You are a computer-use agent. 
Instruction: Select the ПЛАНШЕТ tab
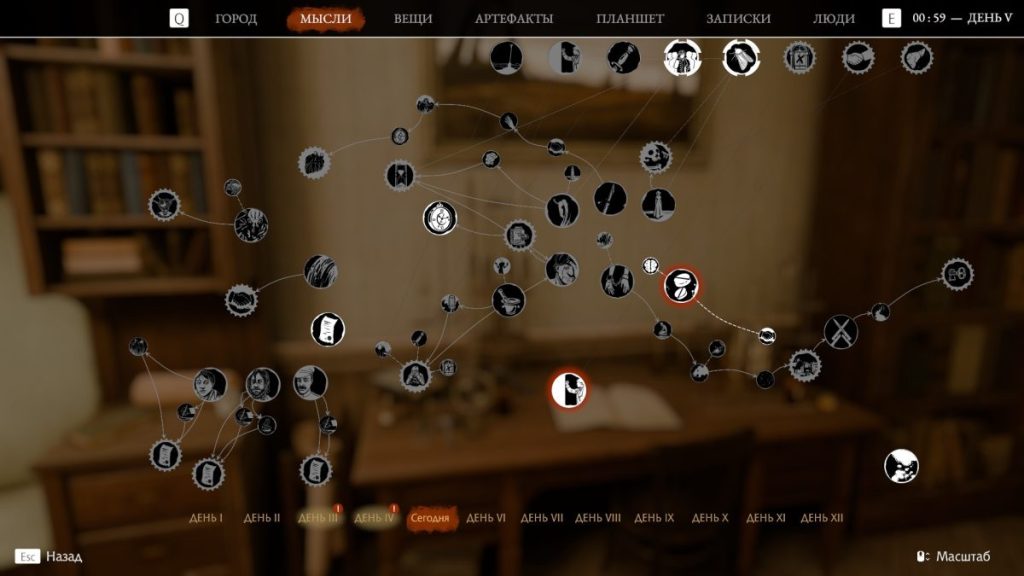point(630,18)
